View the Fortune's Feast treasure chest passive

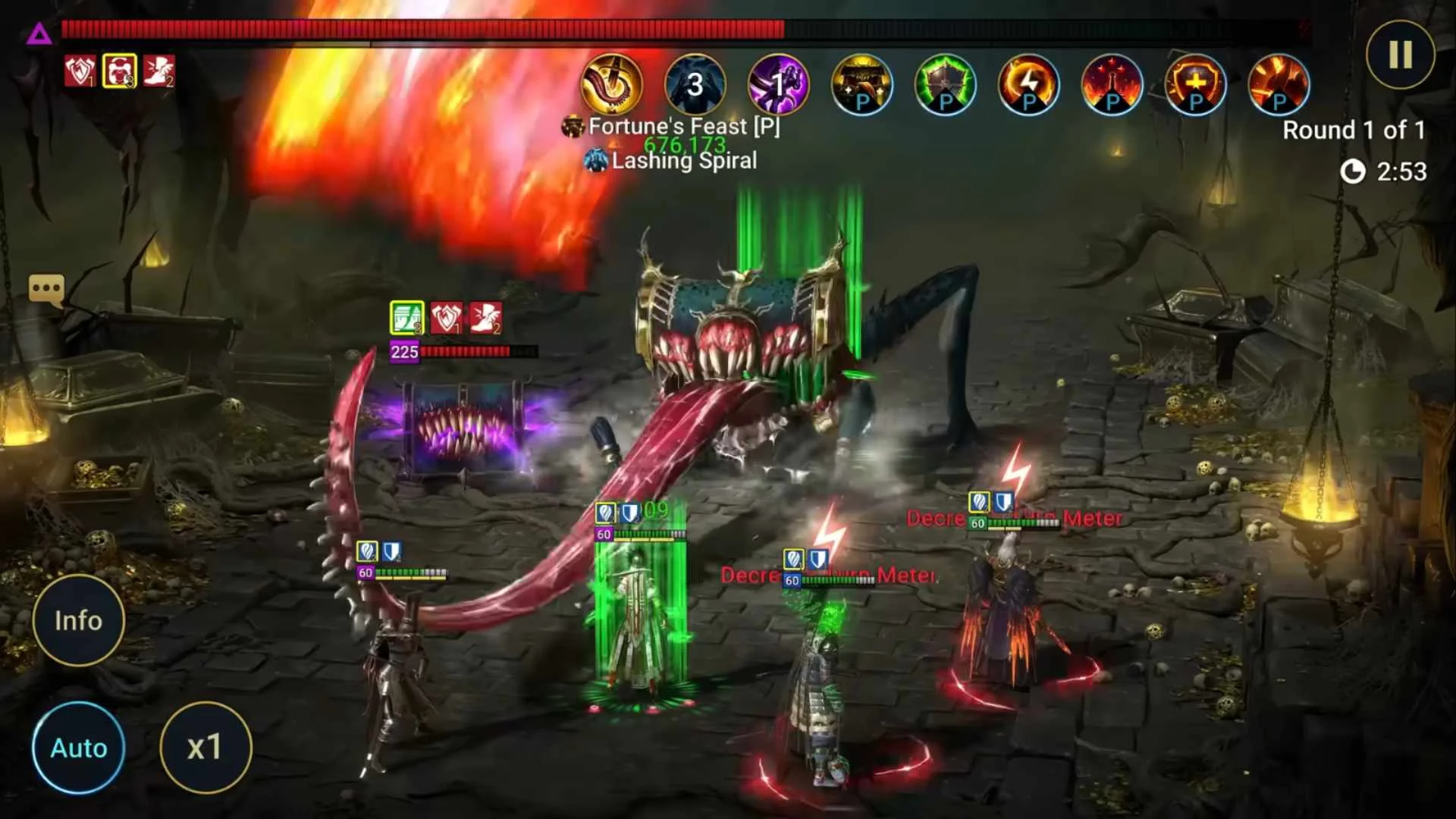click(x=861, y=84)
